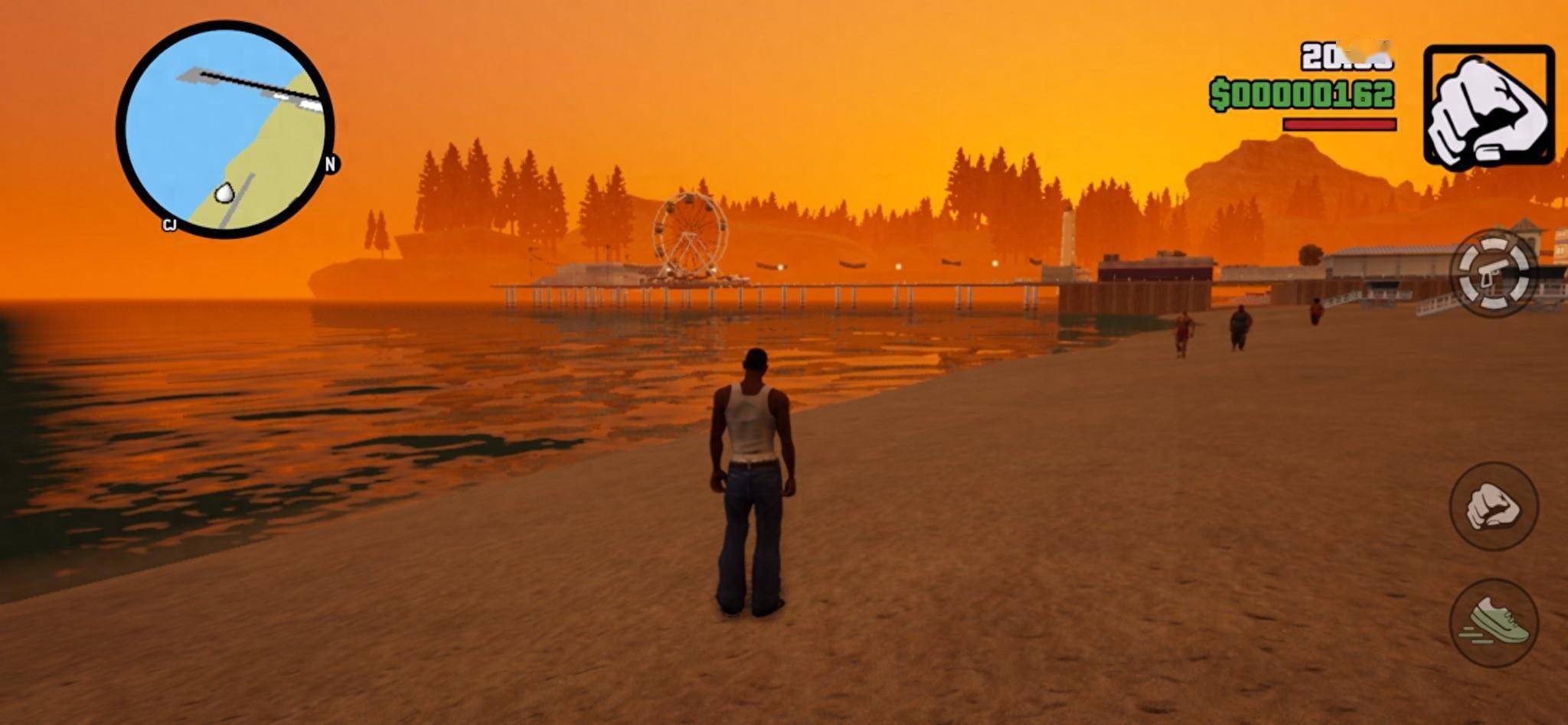Tap the fist weapon icon

(x=1488, y=106)
